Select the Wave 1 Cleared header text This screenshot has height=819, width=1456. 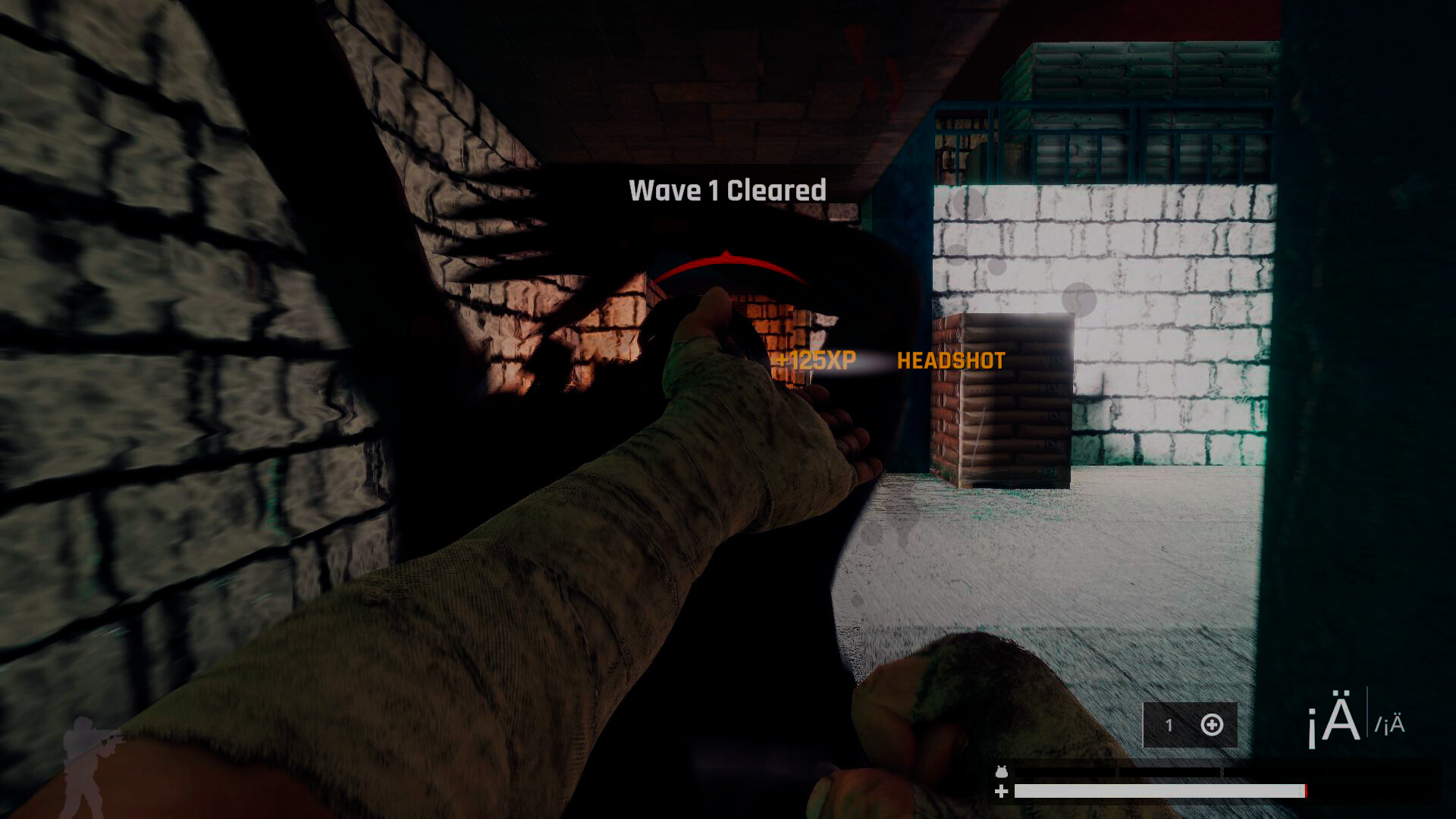726,190
